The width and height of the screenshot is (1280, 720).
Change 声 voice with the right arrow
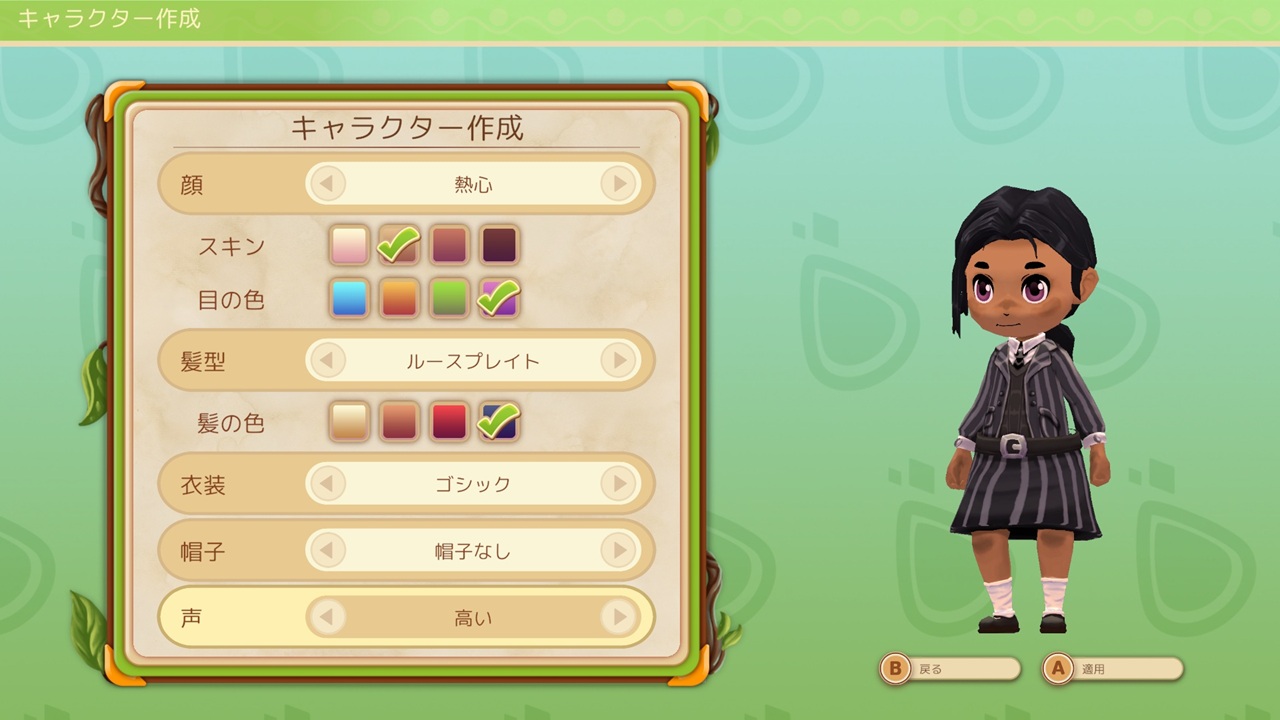click(619, 618)
